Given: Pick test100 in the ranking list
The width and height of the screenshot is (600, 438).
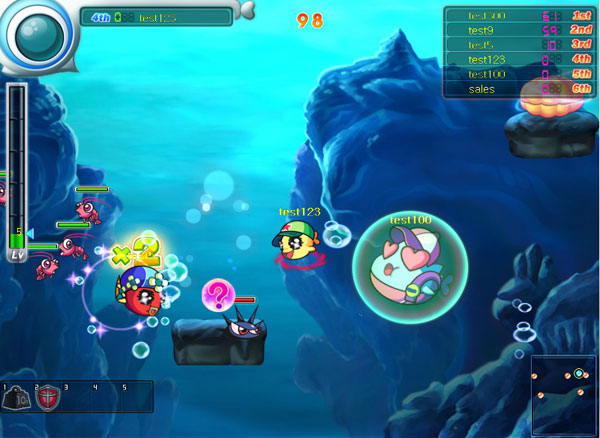Looking at the screenshot, I should point(518,74).
